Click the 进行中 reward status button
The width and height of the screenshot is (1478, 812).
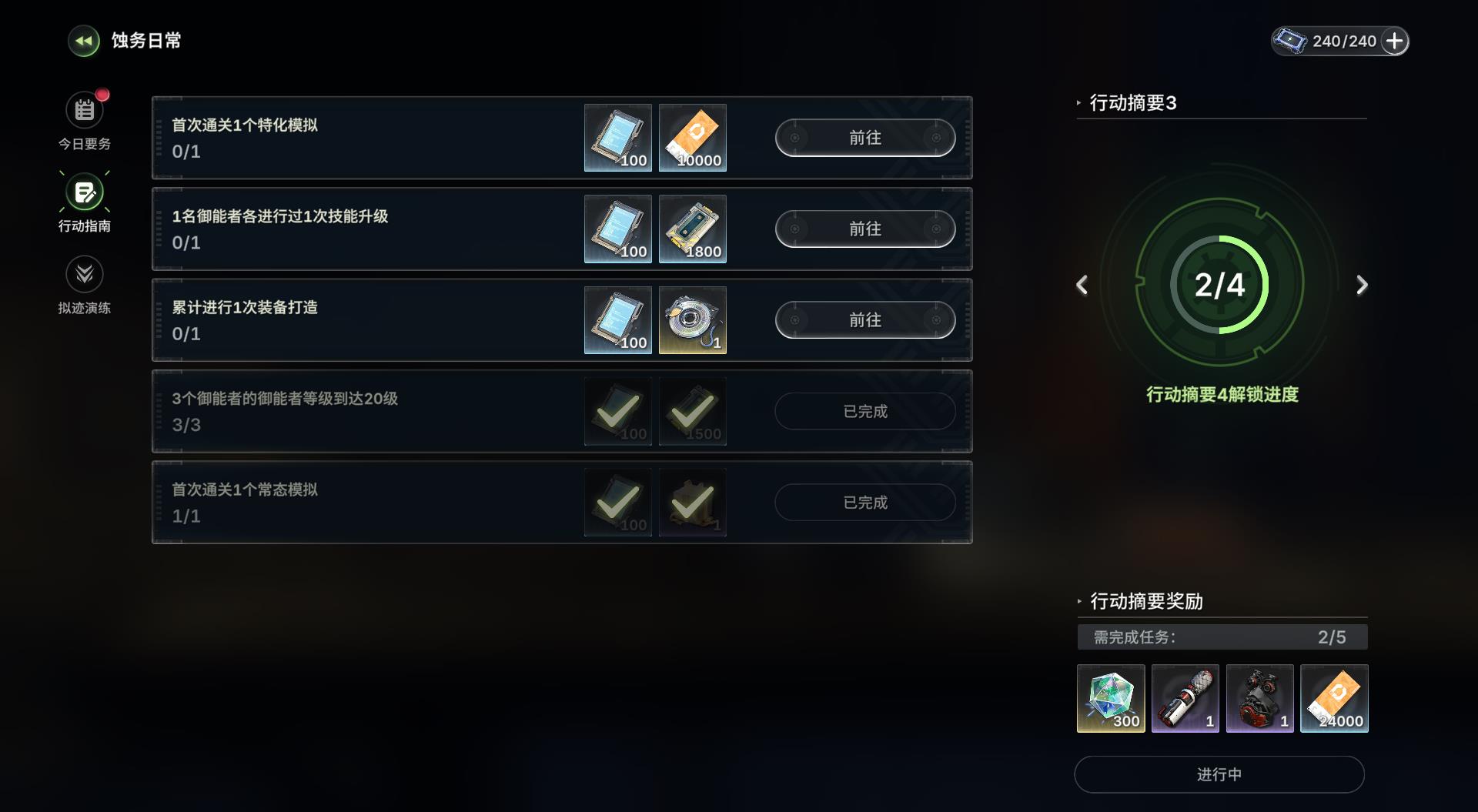[x=1219, y=774]
